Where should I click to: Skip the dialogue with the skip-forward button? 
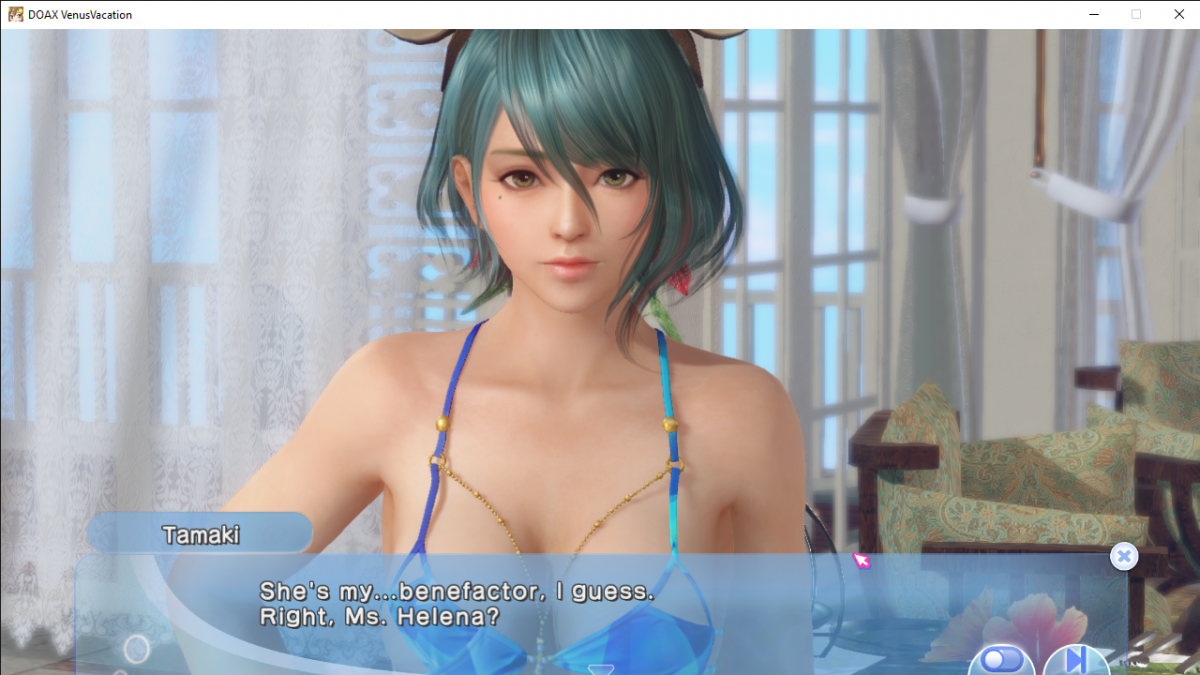[1075, 660]
